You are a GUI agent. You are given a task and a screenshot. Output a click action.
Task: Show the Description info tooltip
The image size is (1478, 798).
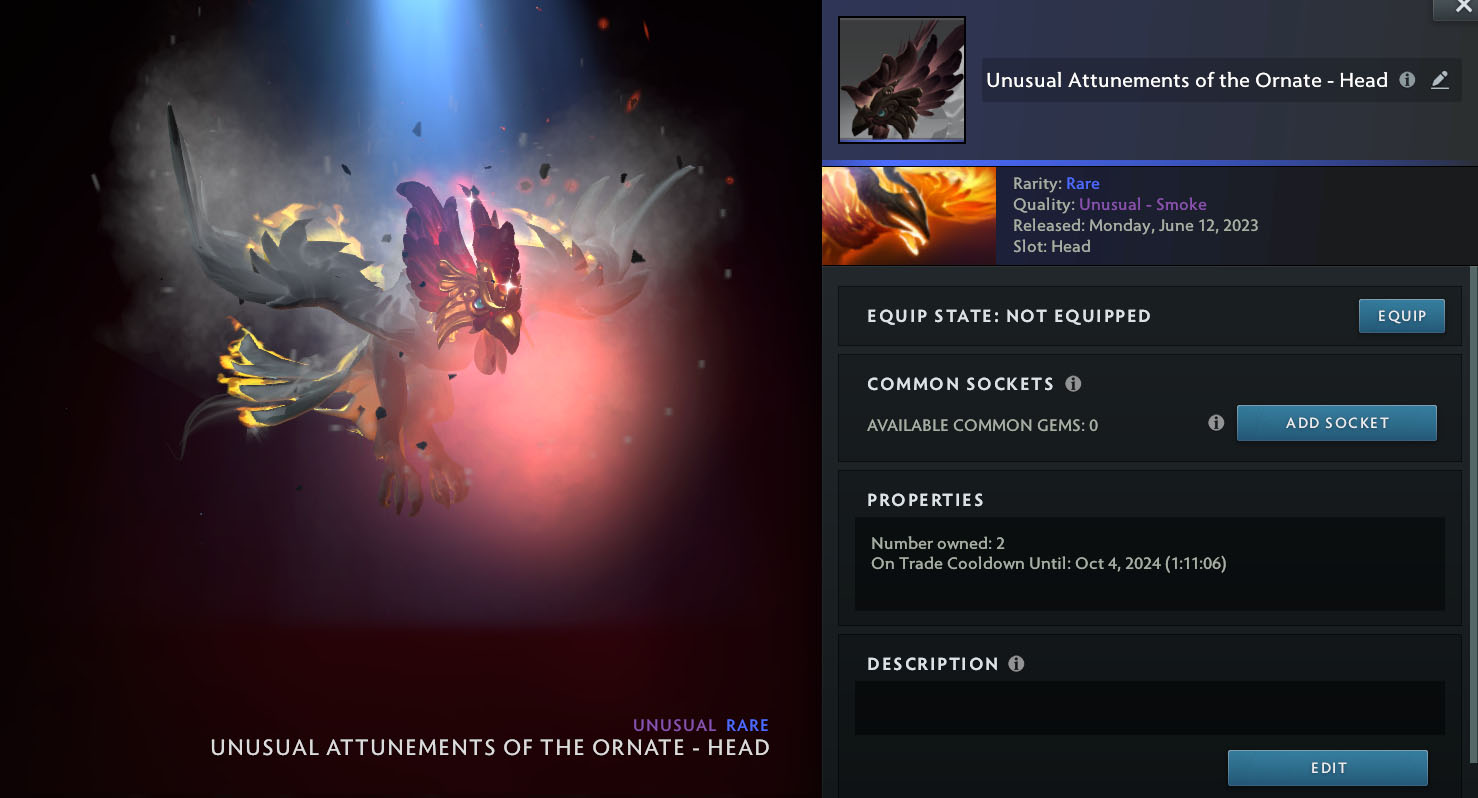(x=1016, y=664)
